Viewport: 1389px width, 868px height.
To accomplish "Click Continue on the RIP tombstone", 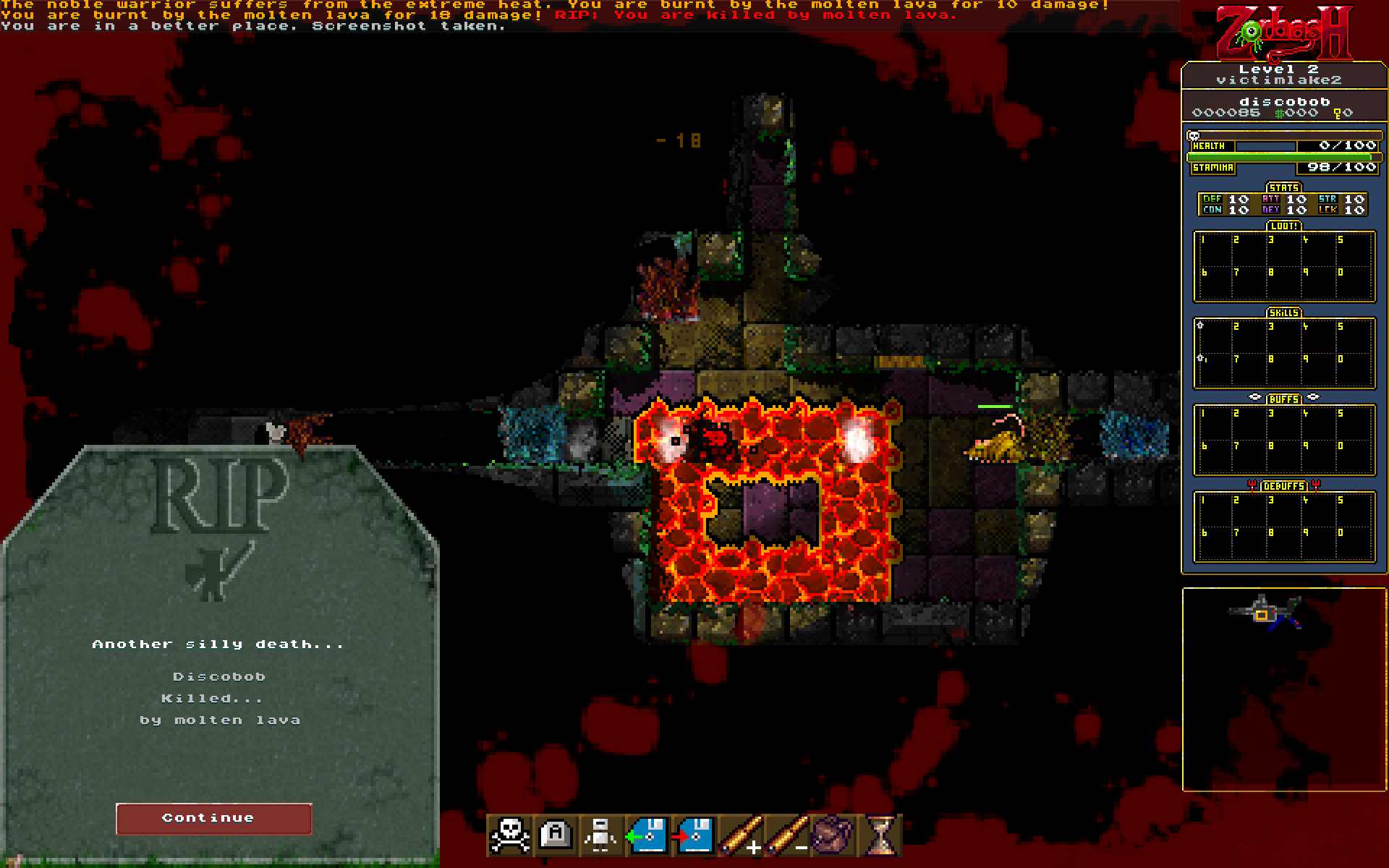I will tap(213, 818).
